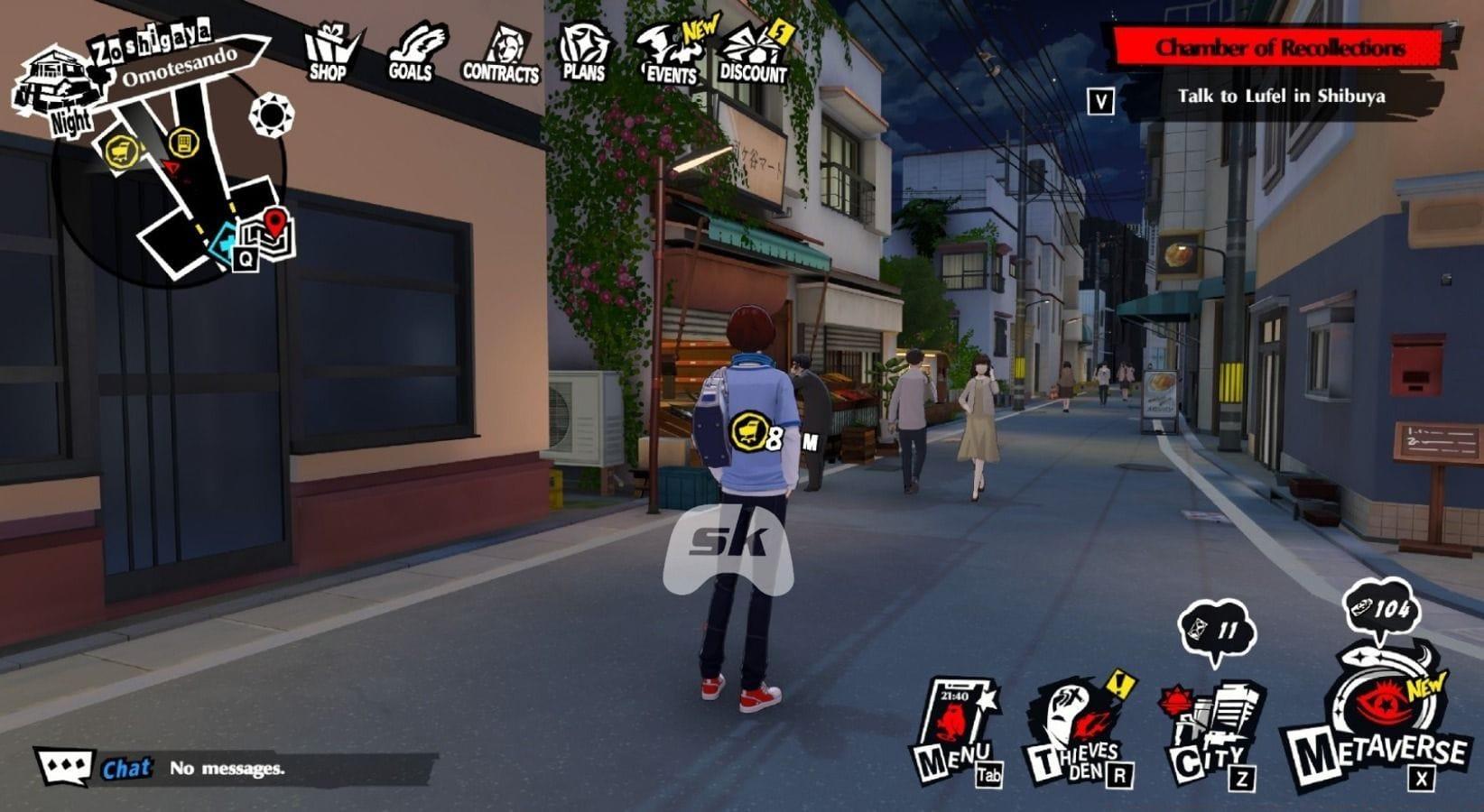
Task: Select the Chamber of Recollections quest tracker
Action: 1280,48
